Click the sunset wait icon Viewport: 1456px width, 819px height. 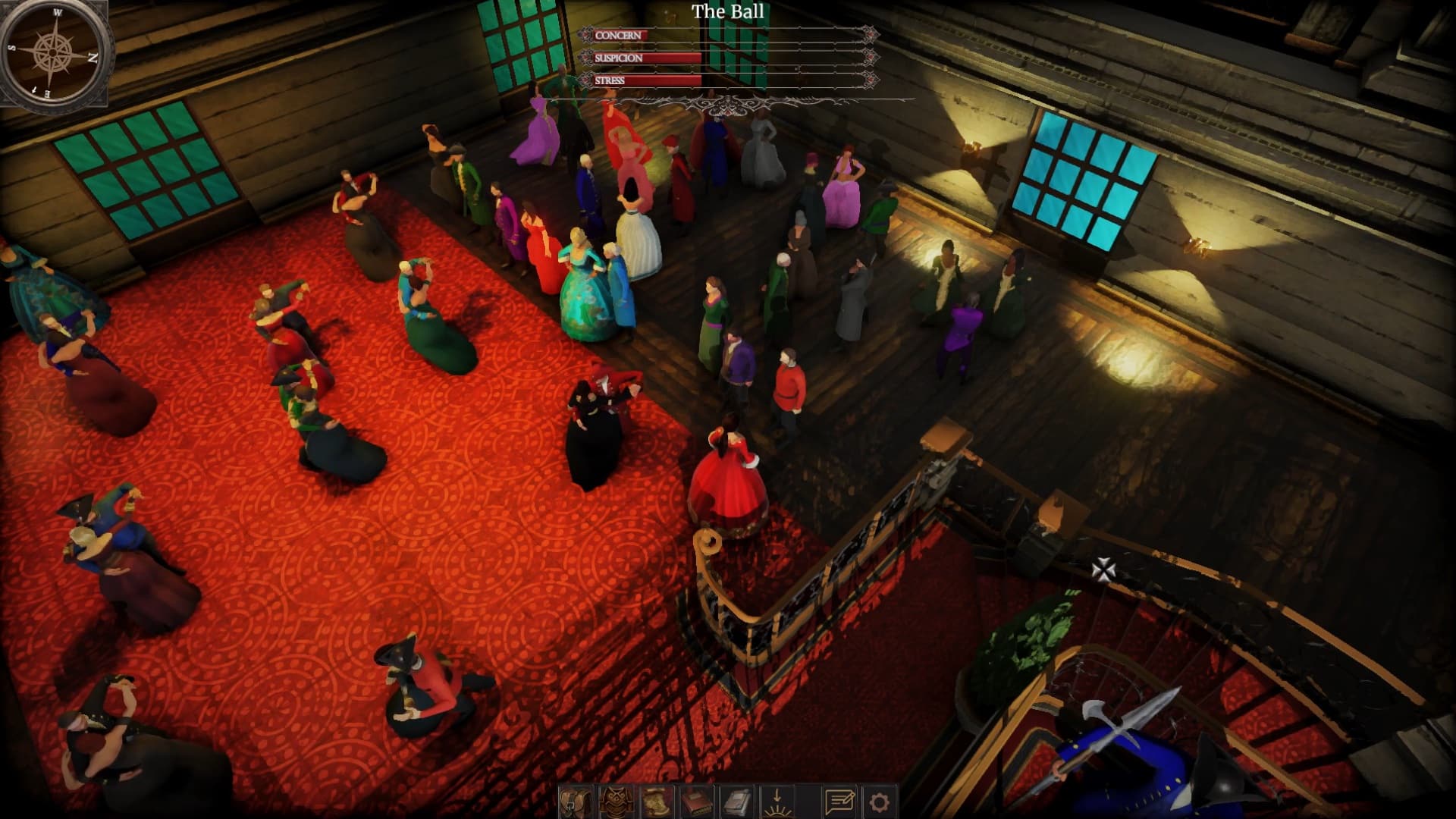click(x=777, y=802)
